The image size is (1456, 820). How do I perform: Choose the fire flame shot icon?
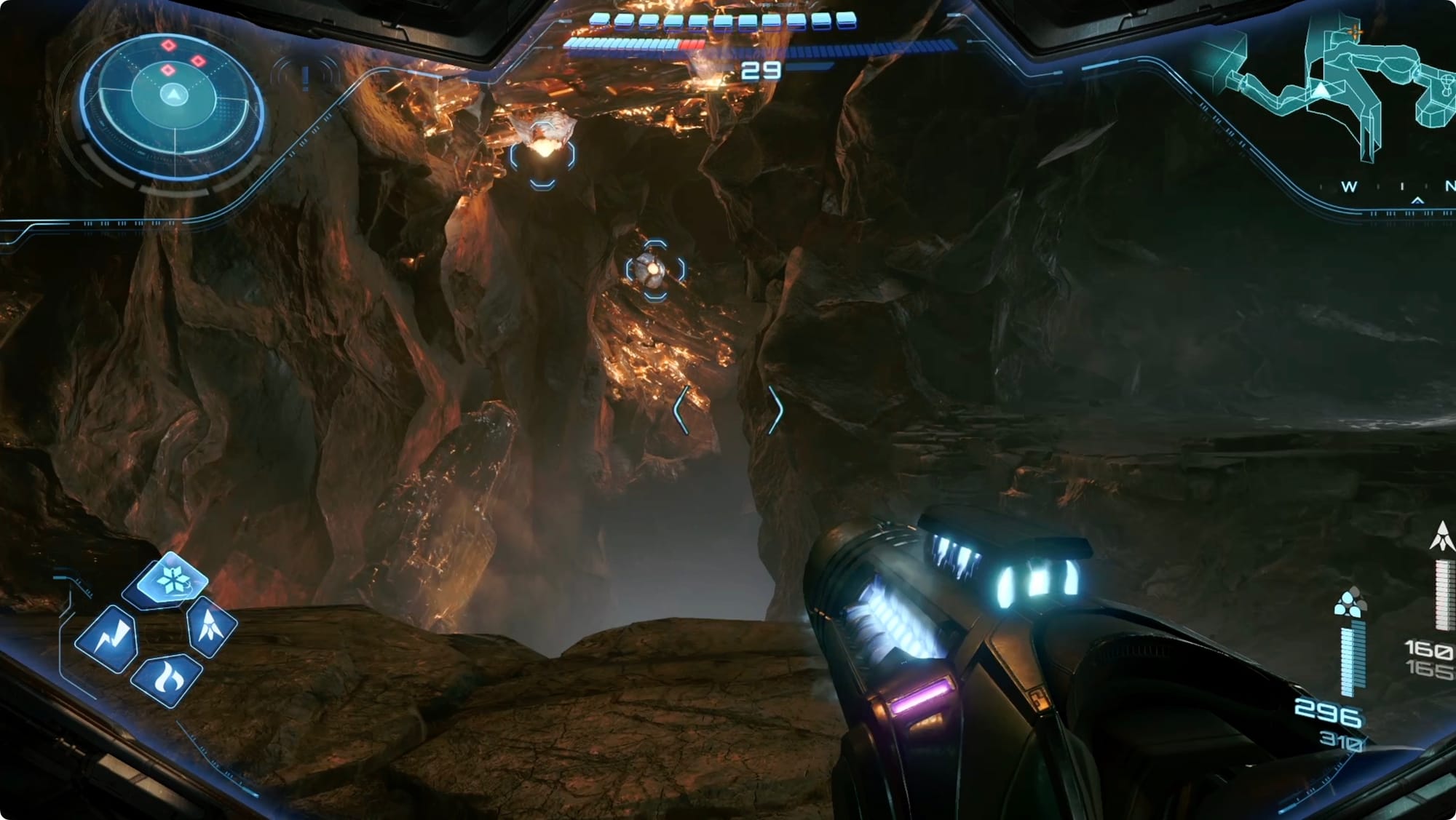click(167, 679)
